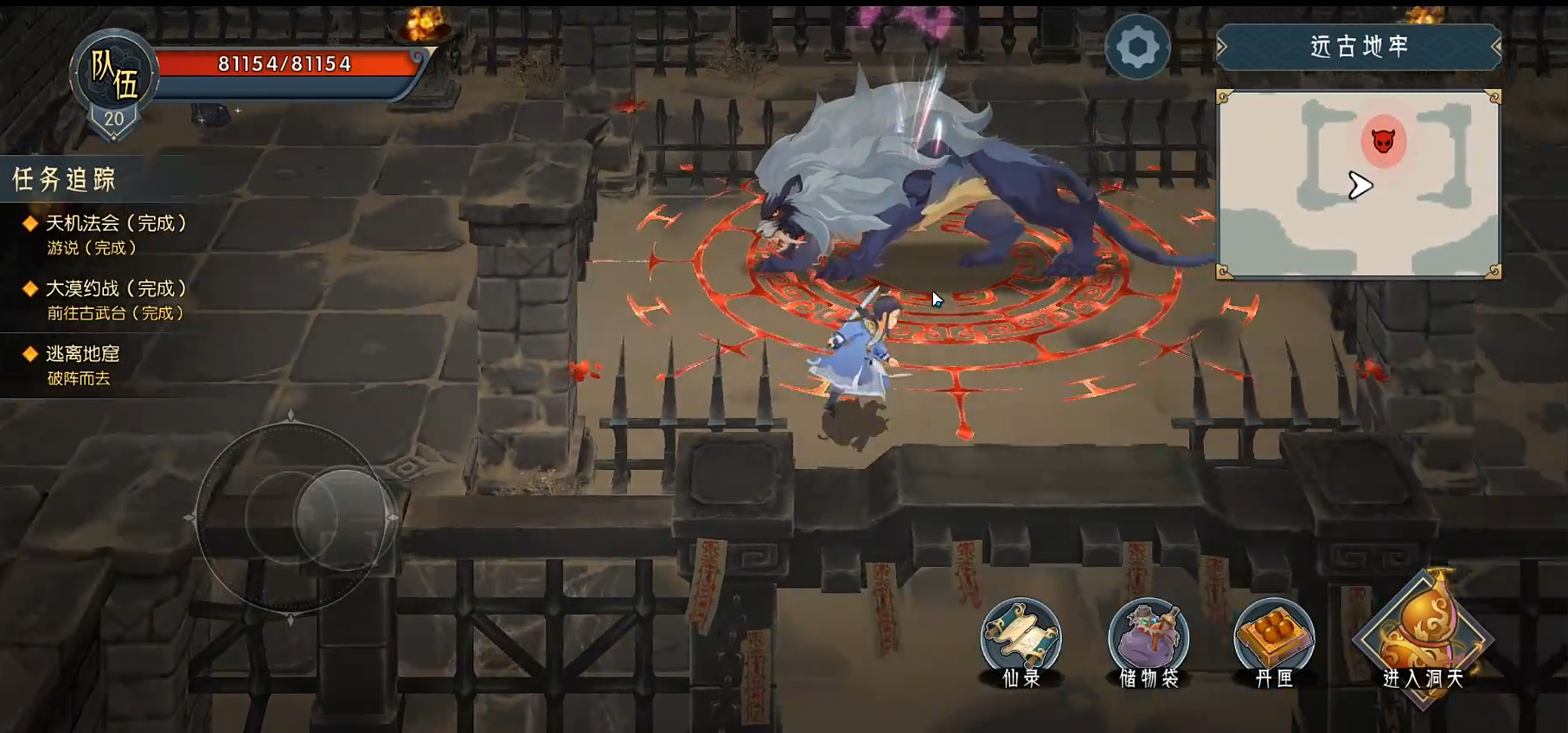This screenshot has width=1568, height=733.
Task: Open the 仙录 scroll menu
Action: coord(1021,640)
